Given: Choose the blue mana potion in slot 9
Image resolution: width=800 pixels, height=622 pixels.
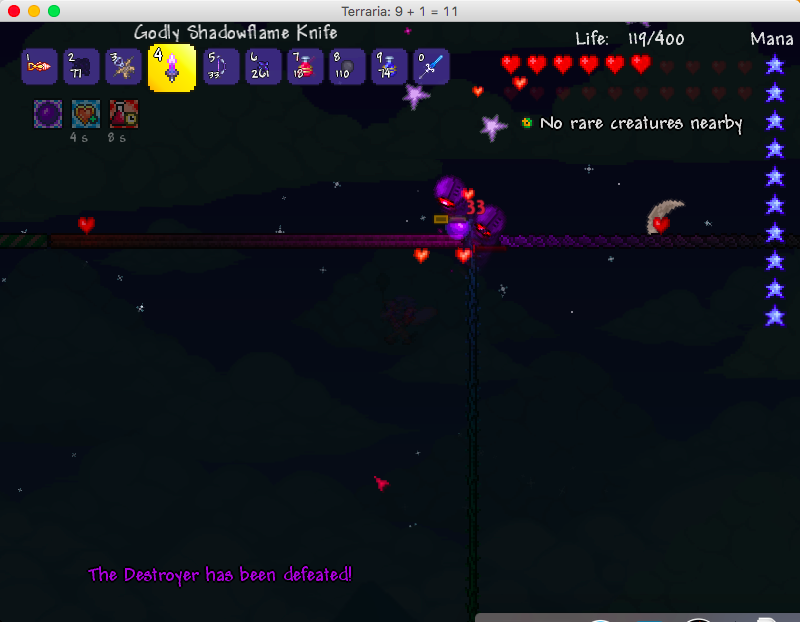Looking at the screenshot, I should tap(389, 68).
